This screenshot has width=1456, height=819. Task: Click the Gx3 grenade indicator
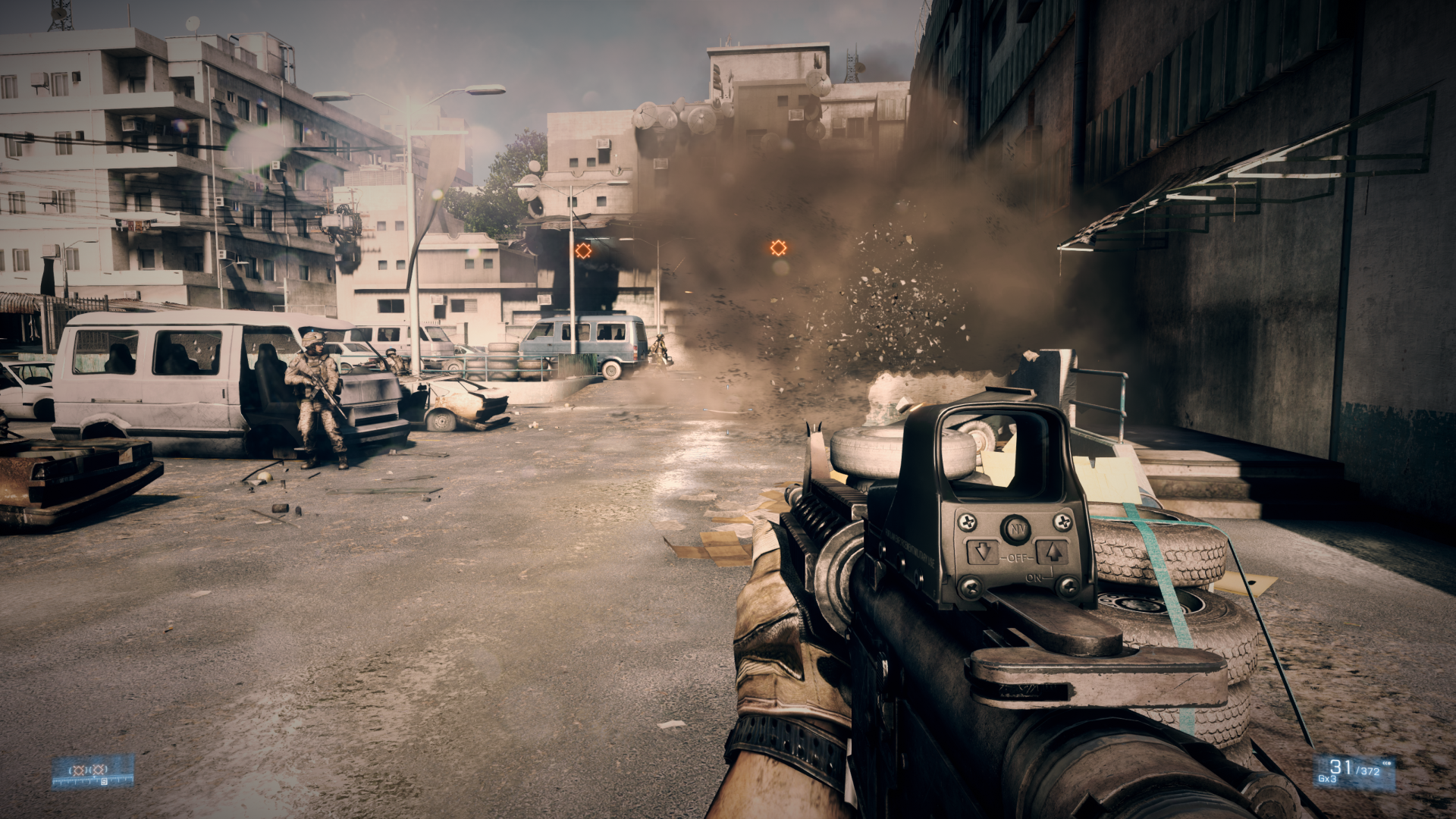pyautogui.click(x=1327, y=779)
